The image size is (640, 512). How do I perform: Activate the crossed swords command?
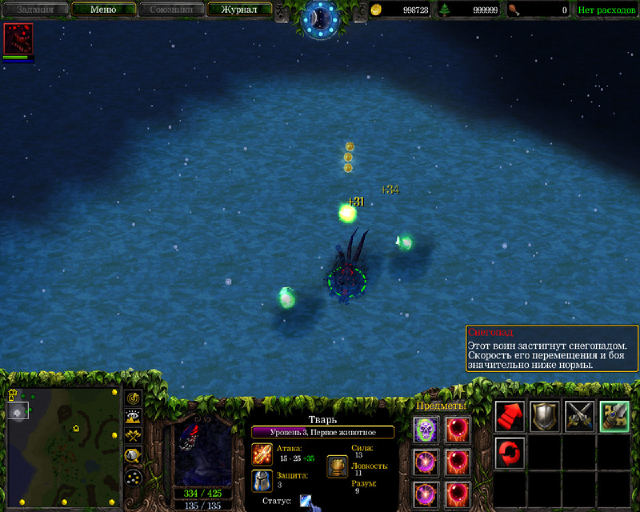pyautogui.click(x=580, y=416)
